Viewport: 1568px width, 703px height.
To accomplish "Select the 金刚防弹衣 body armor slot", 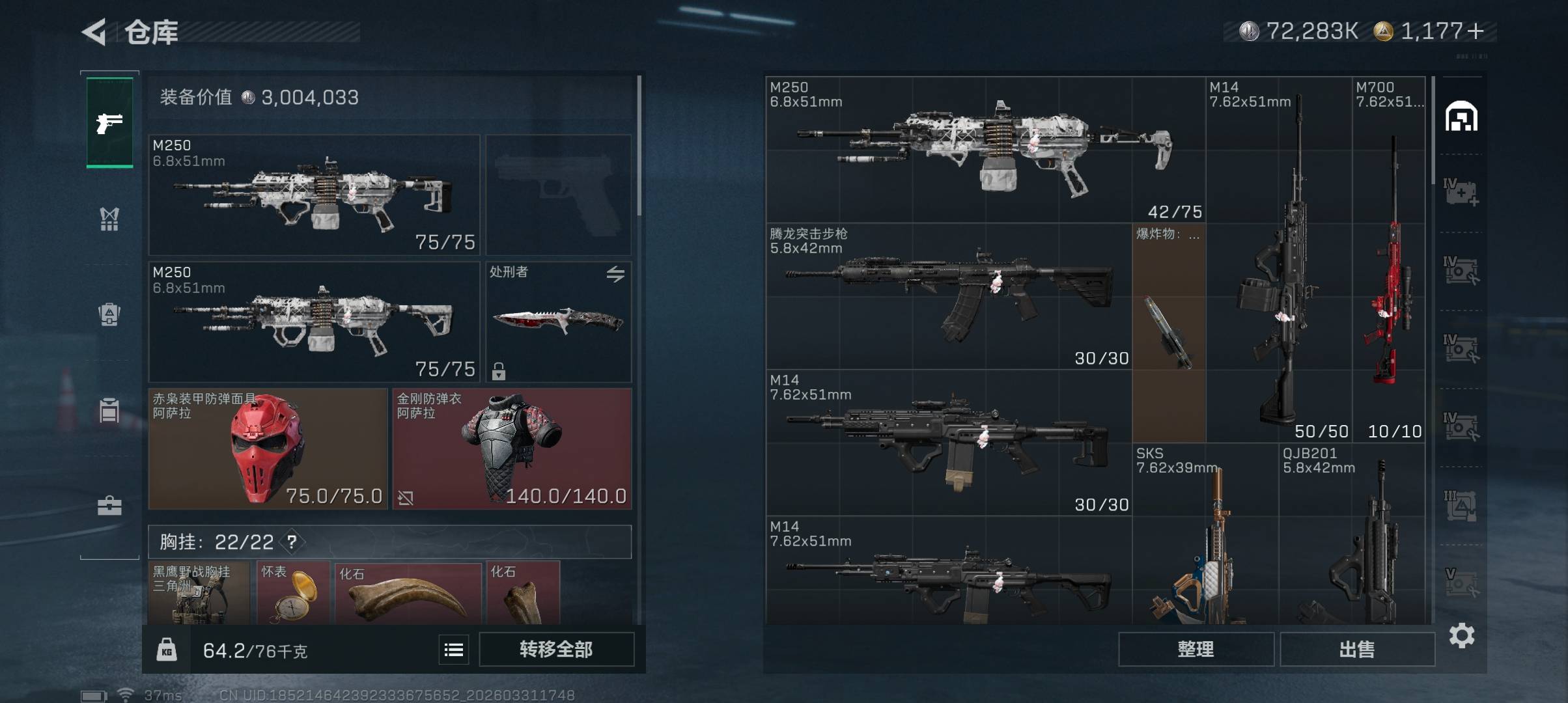I will pyautogui.click(x=512, y=448).
